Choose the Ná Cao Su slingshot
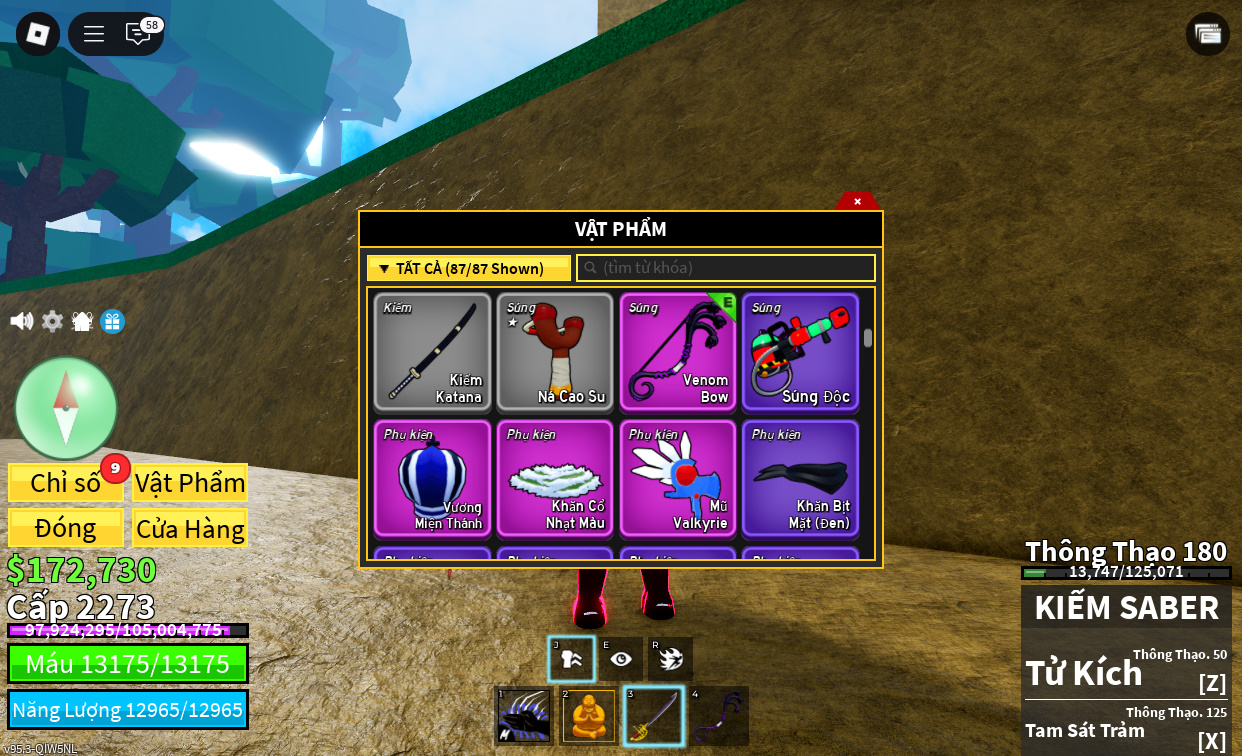Screen dimensions: 1242x756 click(555, 352)
